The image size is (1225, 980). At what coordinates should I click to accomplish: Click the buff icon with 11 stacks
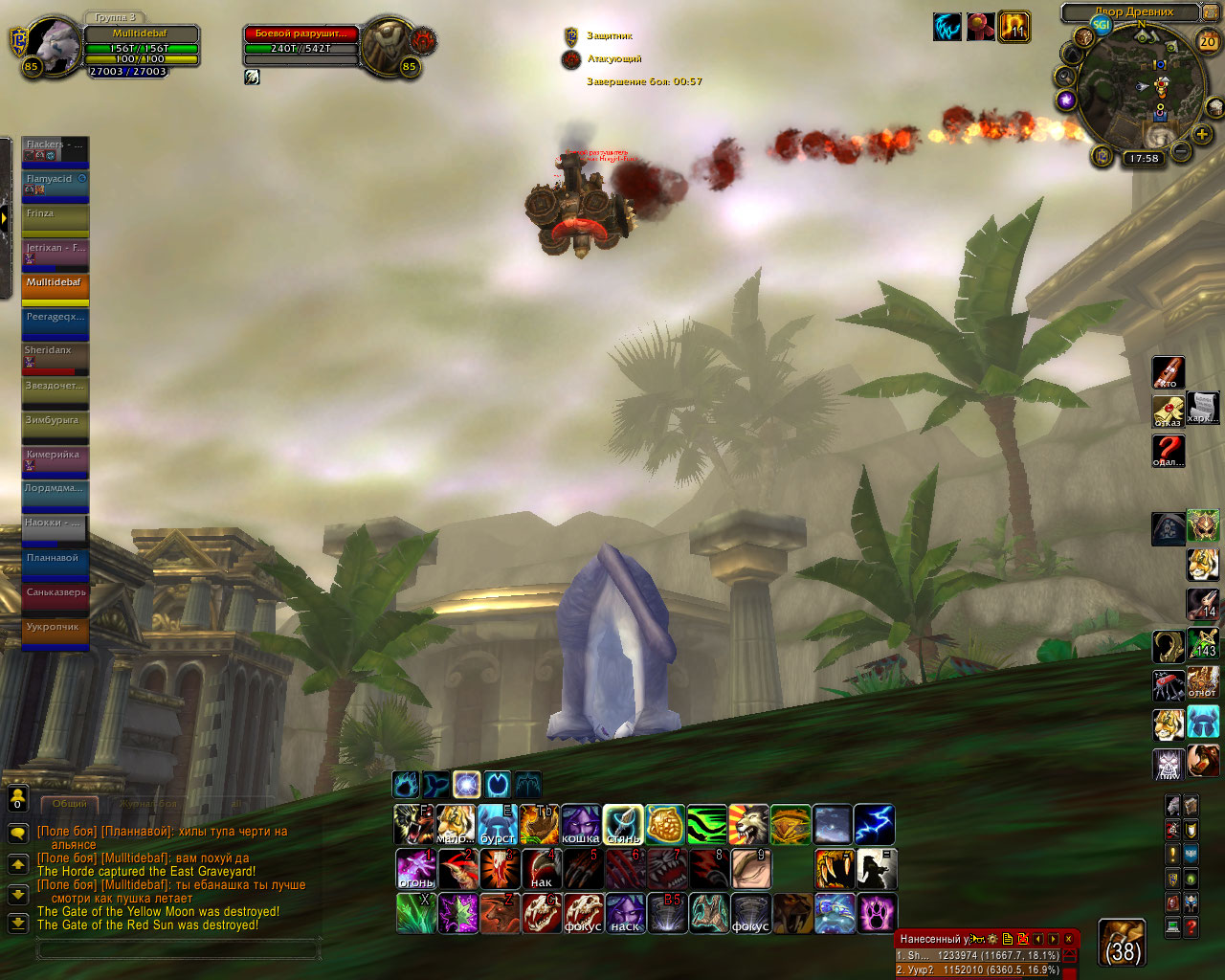click(x=1014, y=27)
